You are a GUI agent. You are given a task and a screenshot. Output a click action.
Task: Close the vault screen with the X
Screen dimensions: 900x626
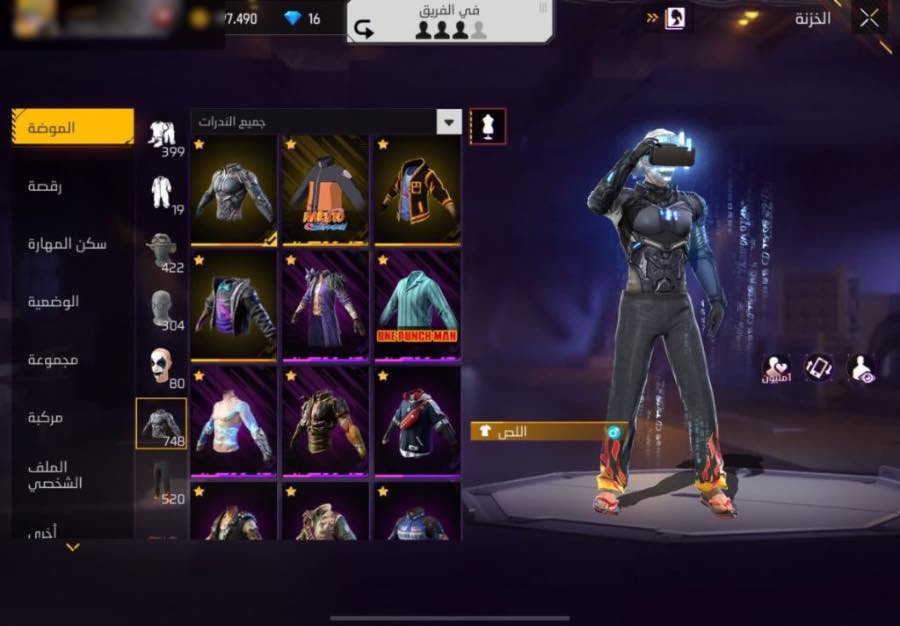[869, 18]
